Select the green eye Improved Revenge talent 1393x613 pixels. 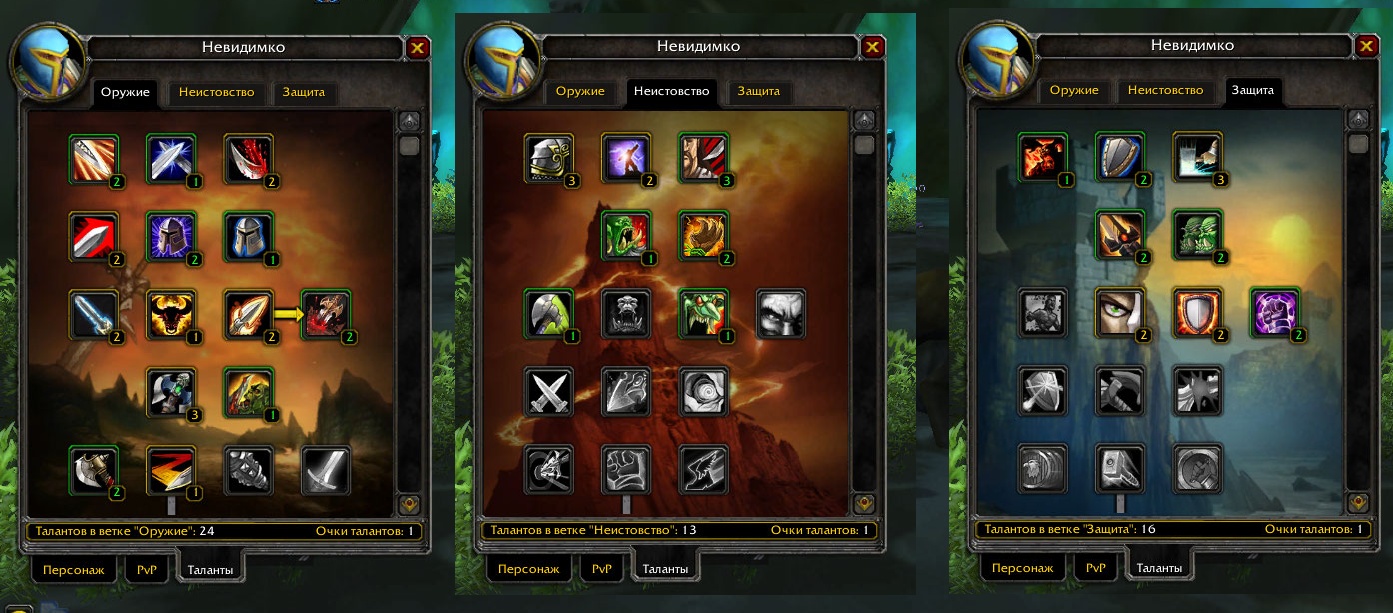coord(1120,312)
